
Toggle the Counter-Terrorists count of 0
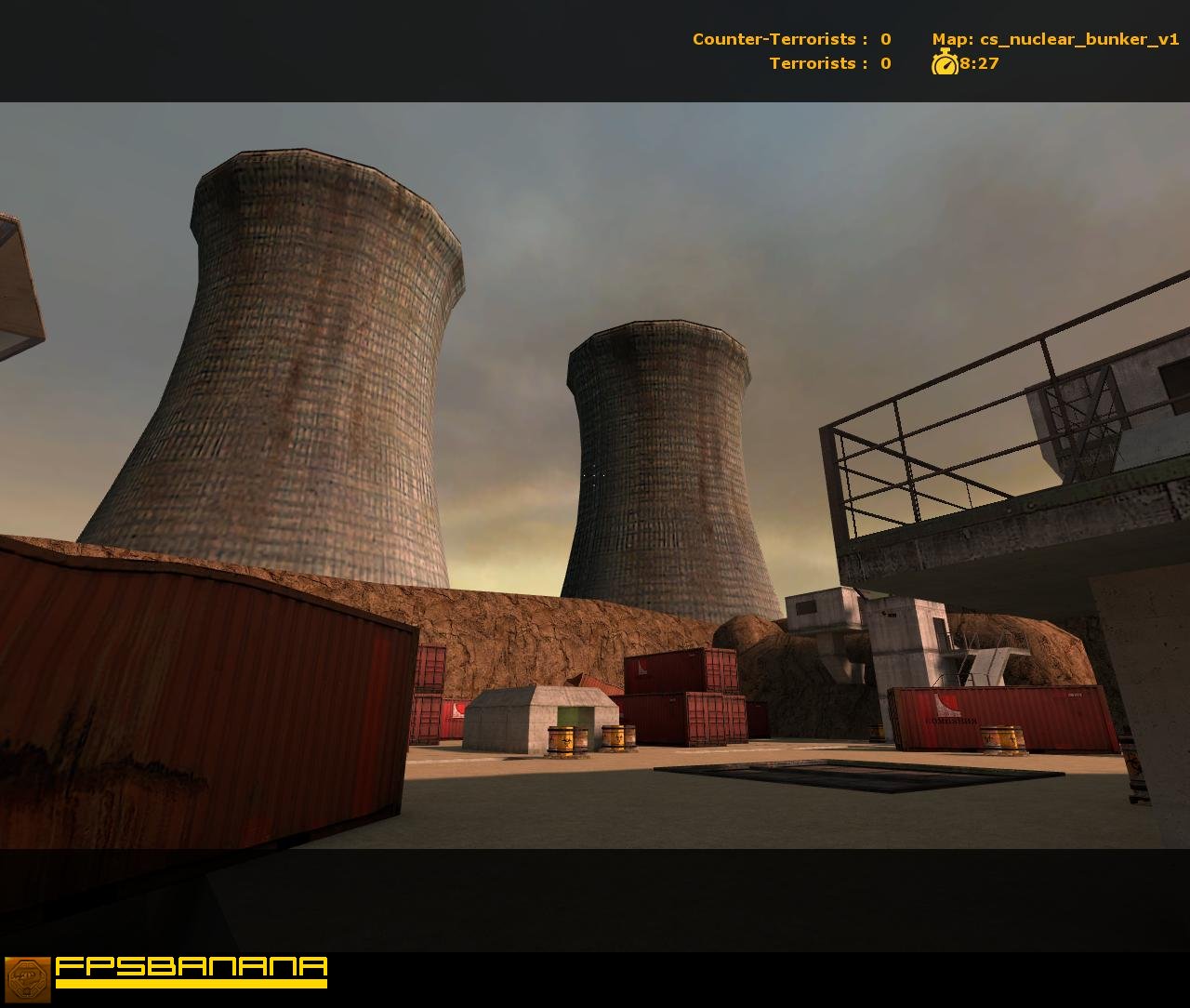point(884,39)
